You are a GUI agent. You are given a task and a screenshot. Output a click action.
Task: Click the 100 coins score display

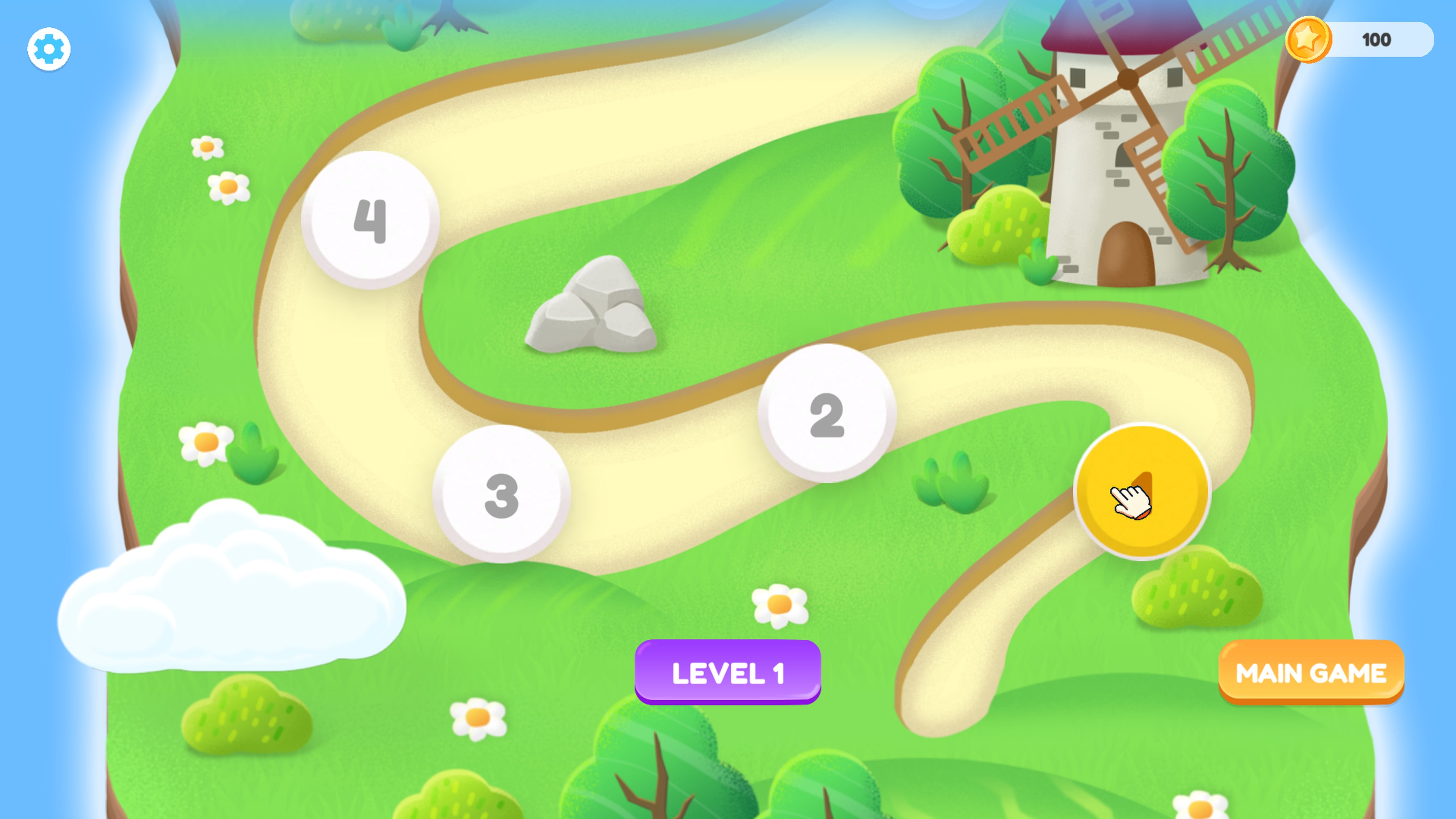click(1376, 39)
